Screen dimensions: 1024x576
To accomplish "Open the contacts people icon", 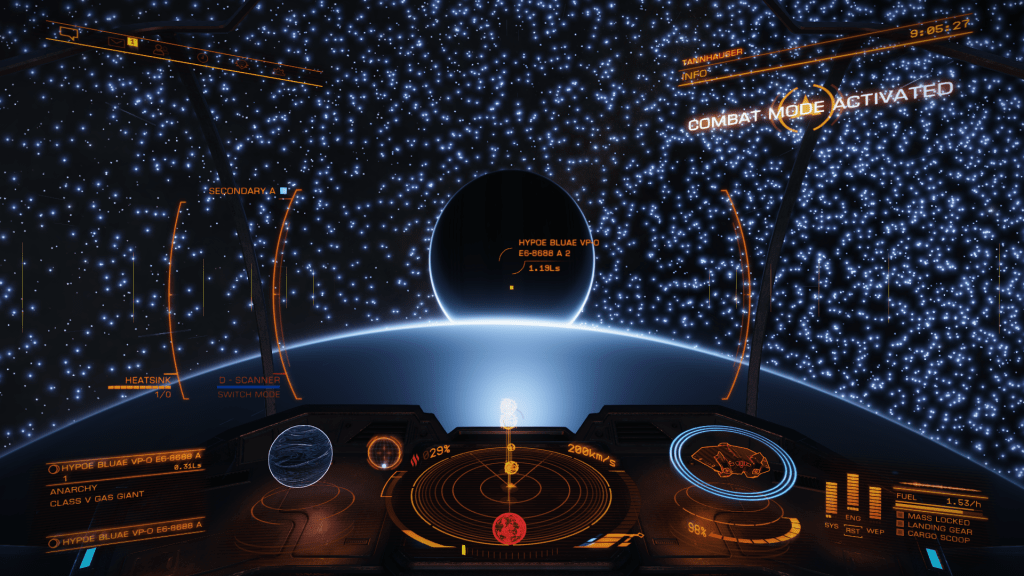I will click(159, 51).
